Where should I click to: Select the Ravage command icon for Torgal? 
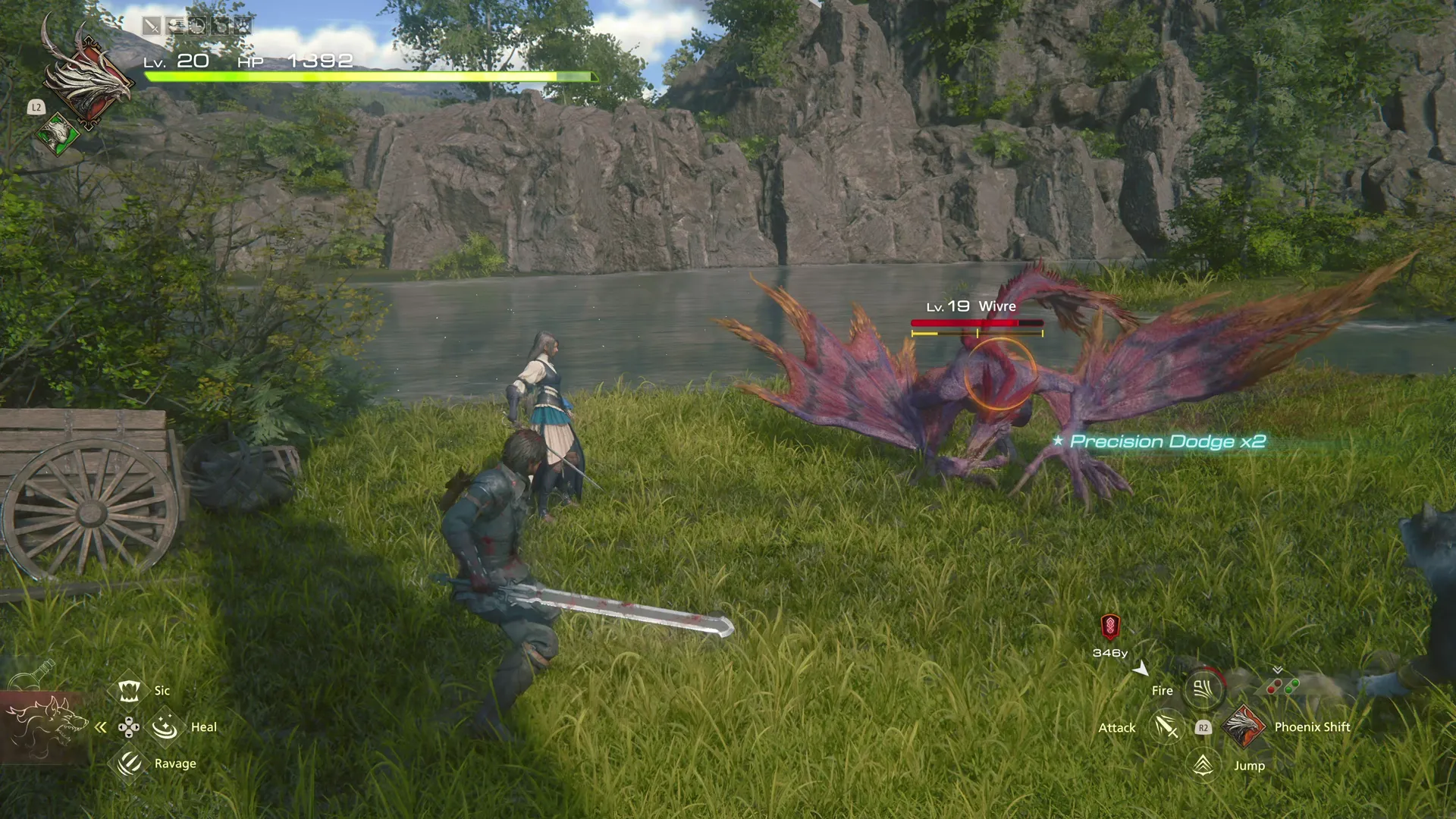pos(127,763)
